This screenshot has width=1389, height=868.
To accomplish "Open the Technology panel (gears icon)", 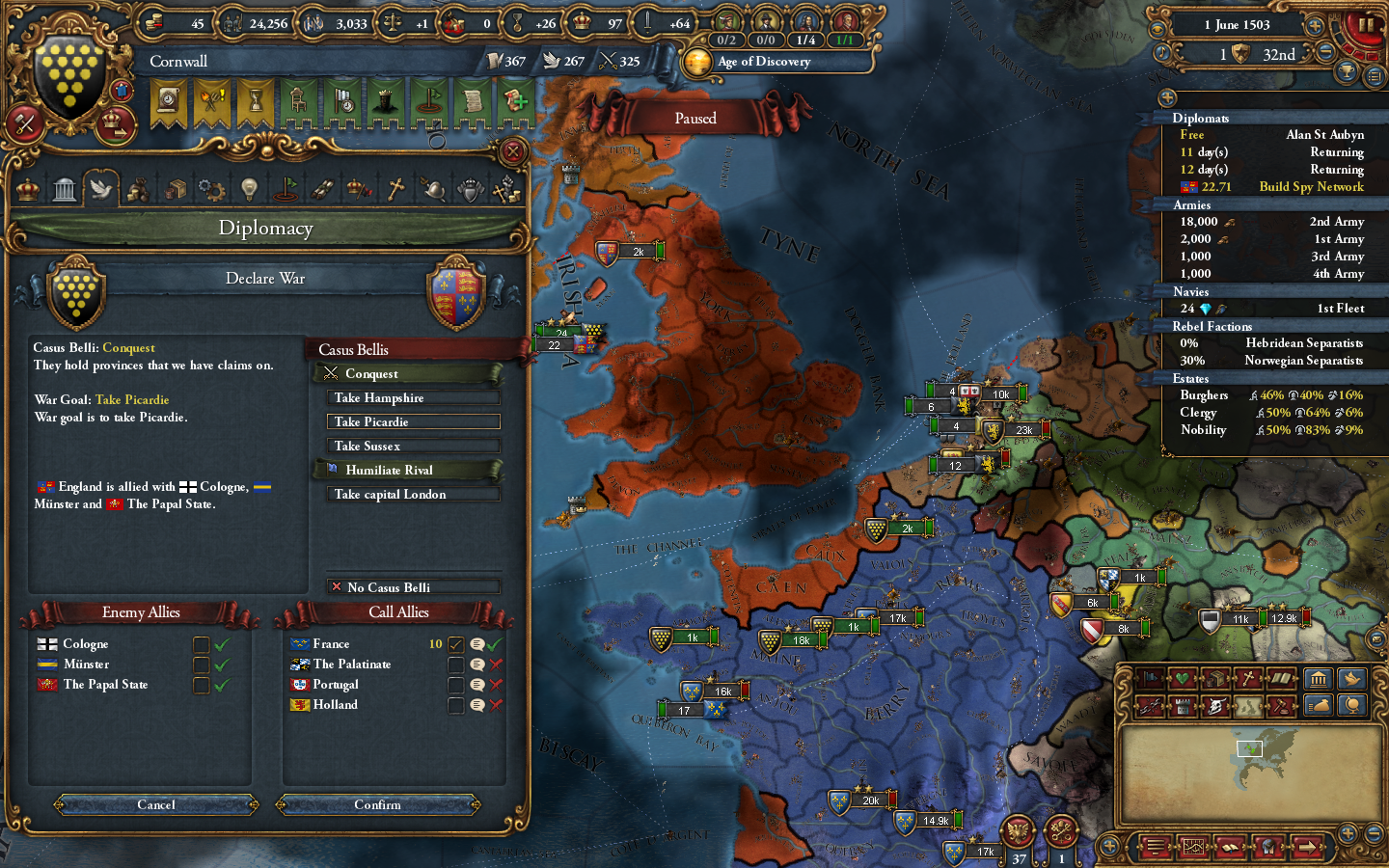I will (212, 188).
